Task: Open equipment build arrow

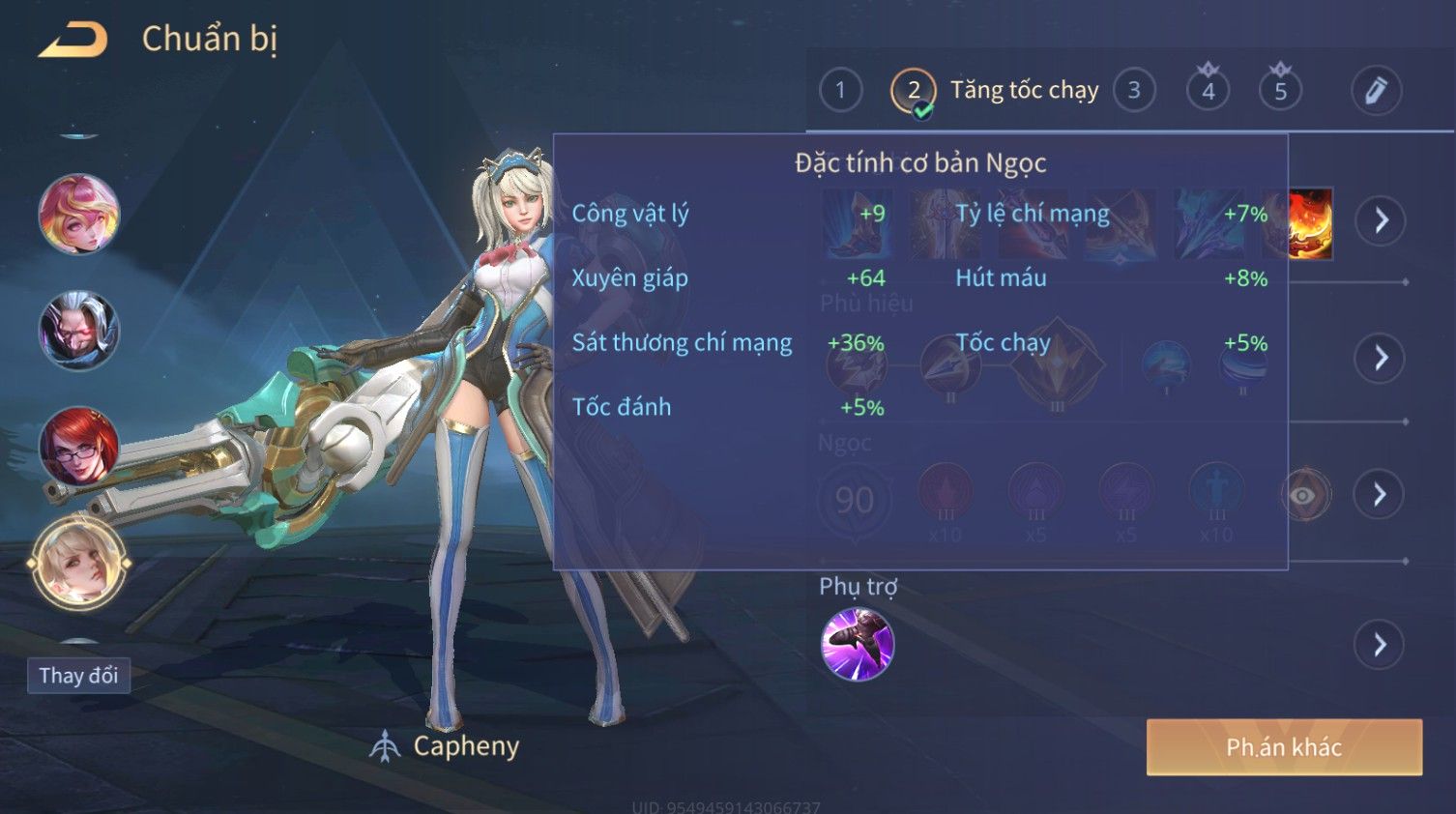Action: pos(1381,220)
